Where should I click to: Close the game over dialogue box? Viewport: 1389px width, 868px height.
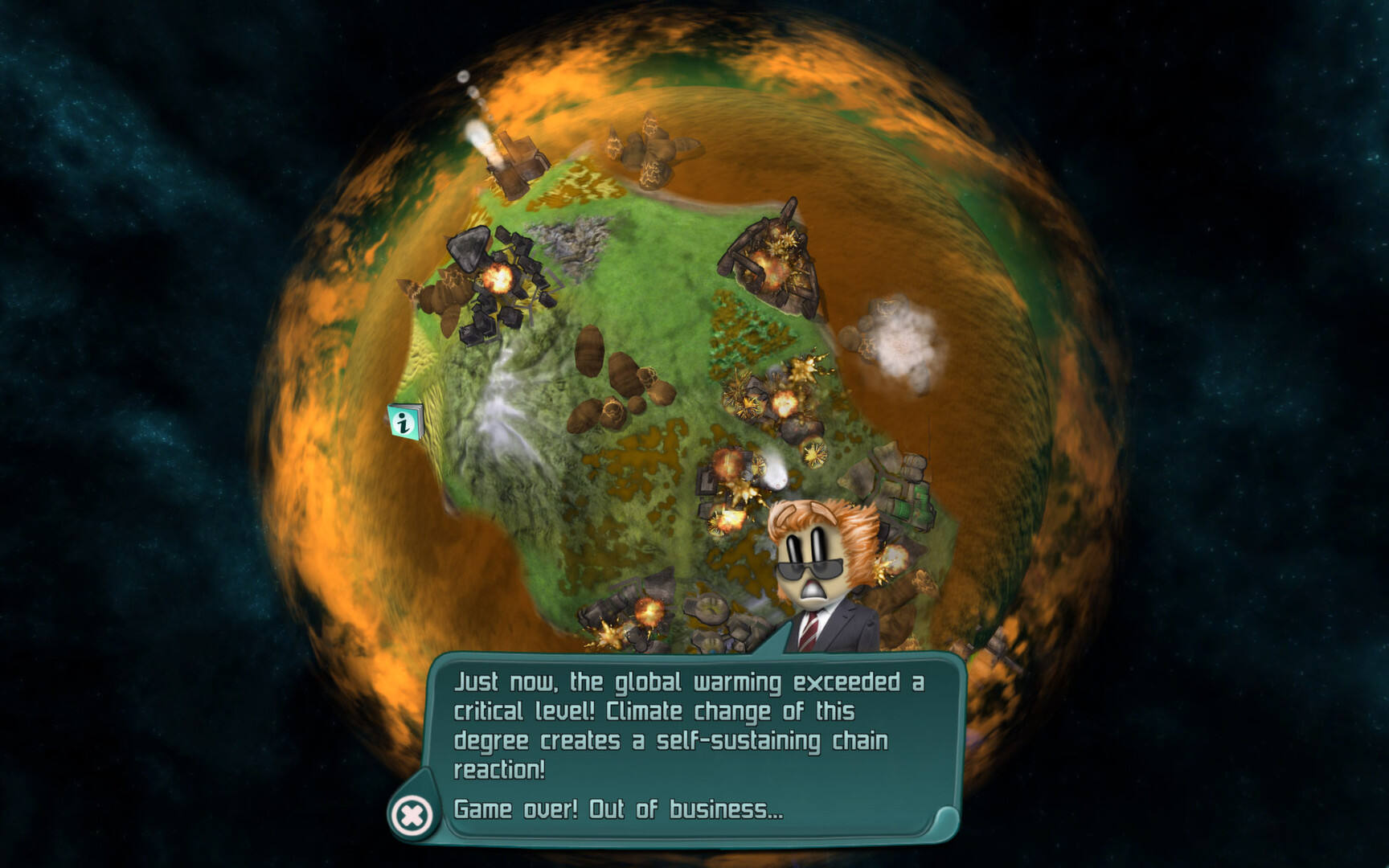pos(412,816)
